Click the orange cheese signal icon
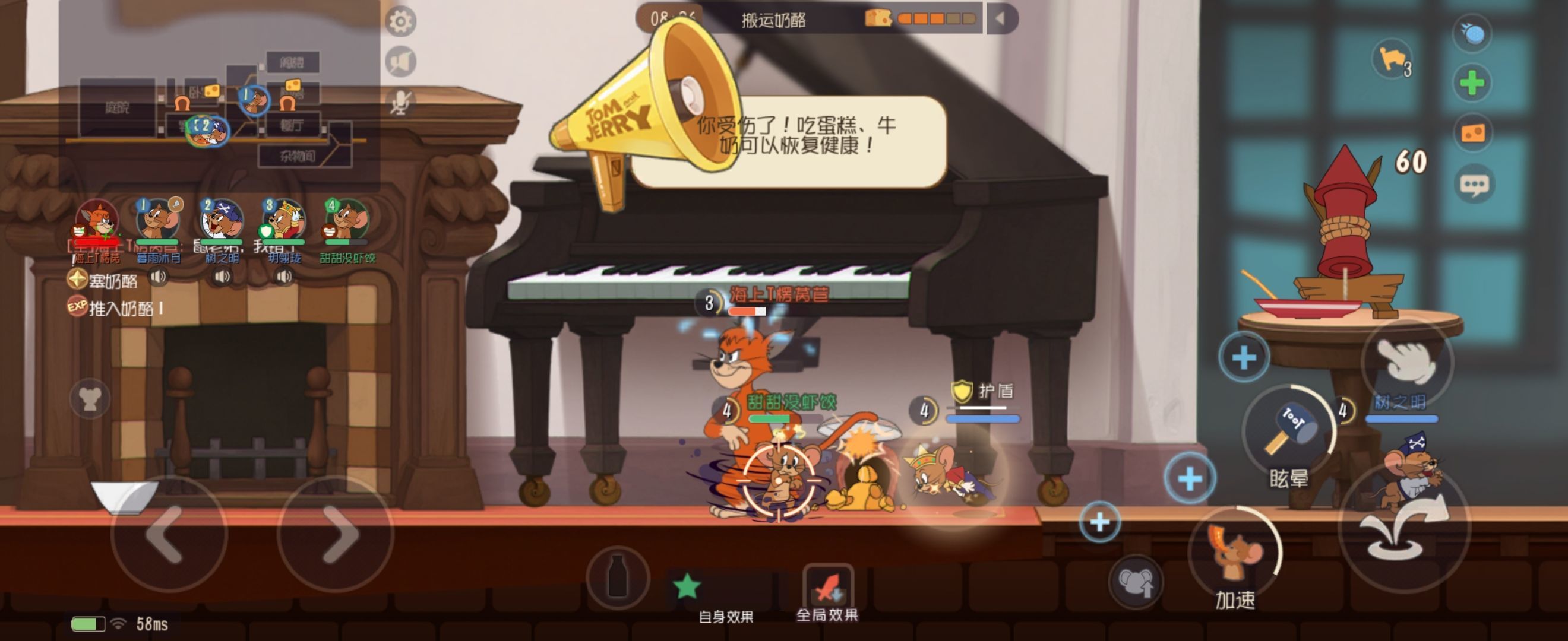Screen dimensions: 1568x641 (x=1472, y=133)
